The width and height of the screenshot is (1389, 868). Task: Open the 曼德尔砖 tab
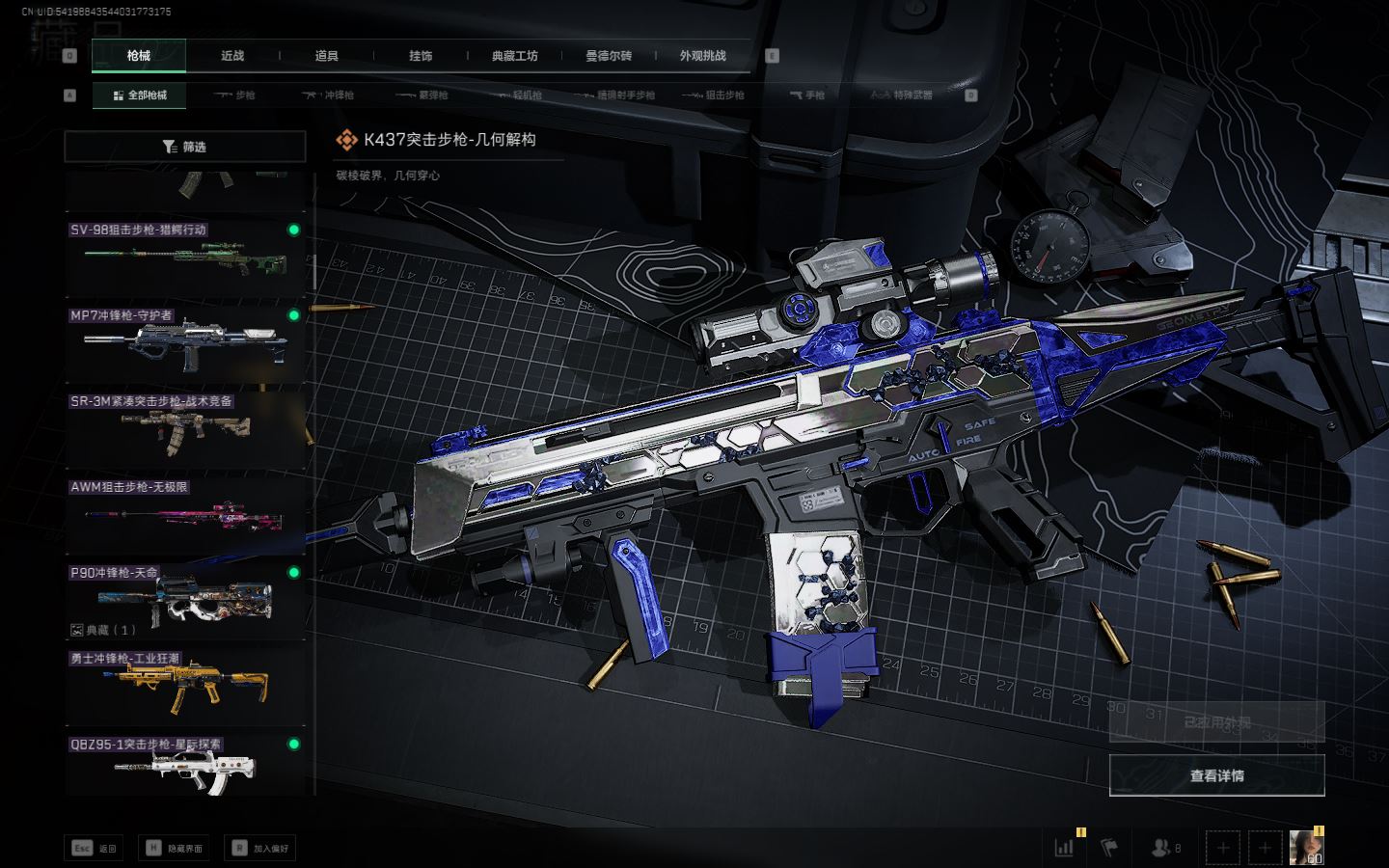(x=609, y=56)
